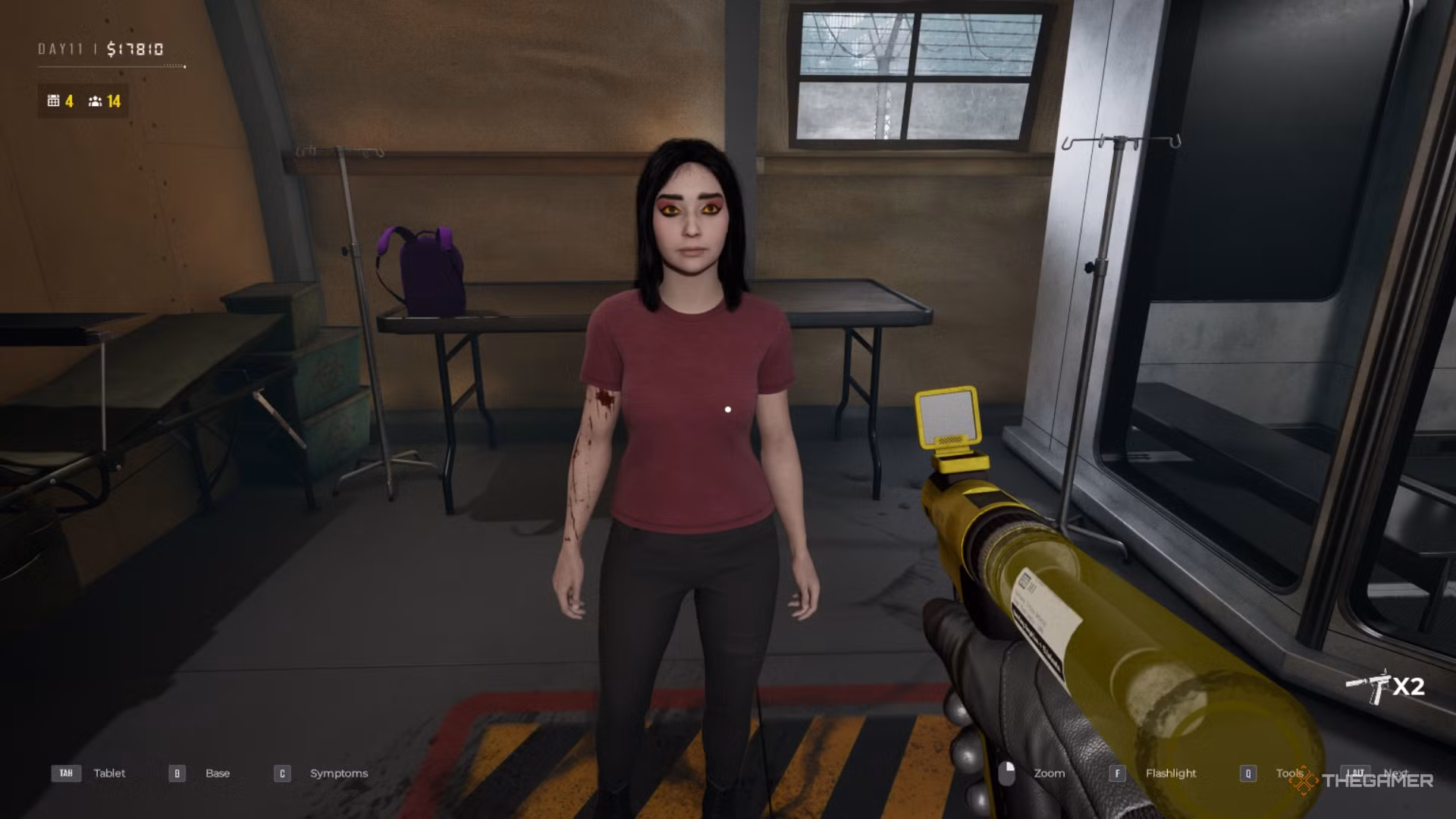Open the Tablet from the hotbar
Viewport: 1456px width, 819px height.
click(x=109, y=773)
